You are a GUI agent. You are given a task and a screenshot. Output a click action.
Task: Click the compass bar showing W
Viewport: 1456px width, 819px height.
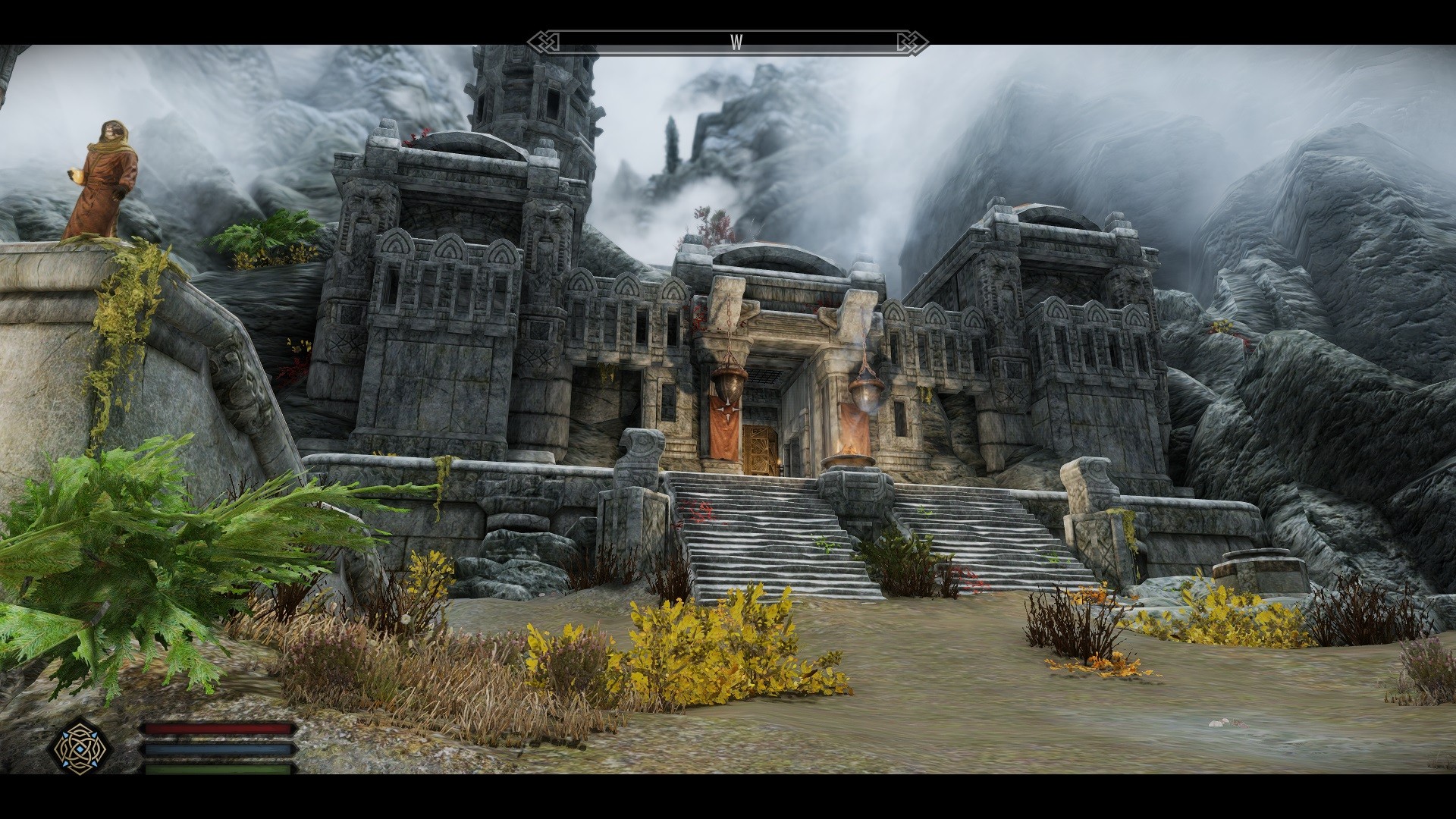pos(728,42)
